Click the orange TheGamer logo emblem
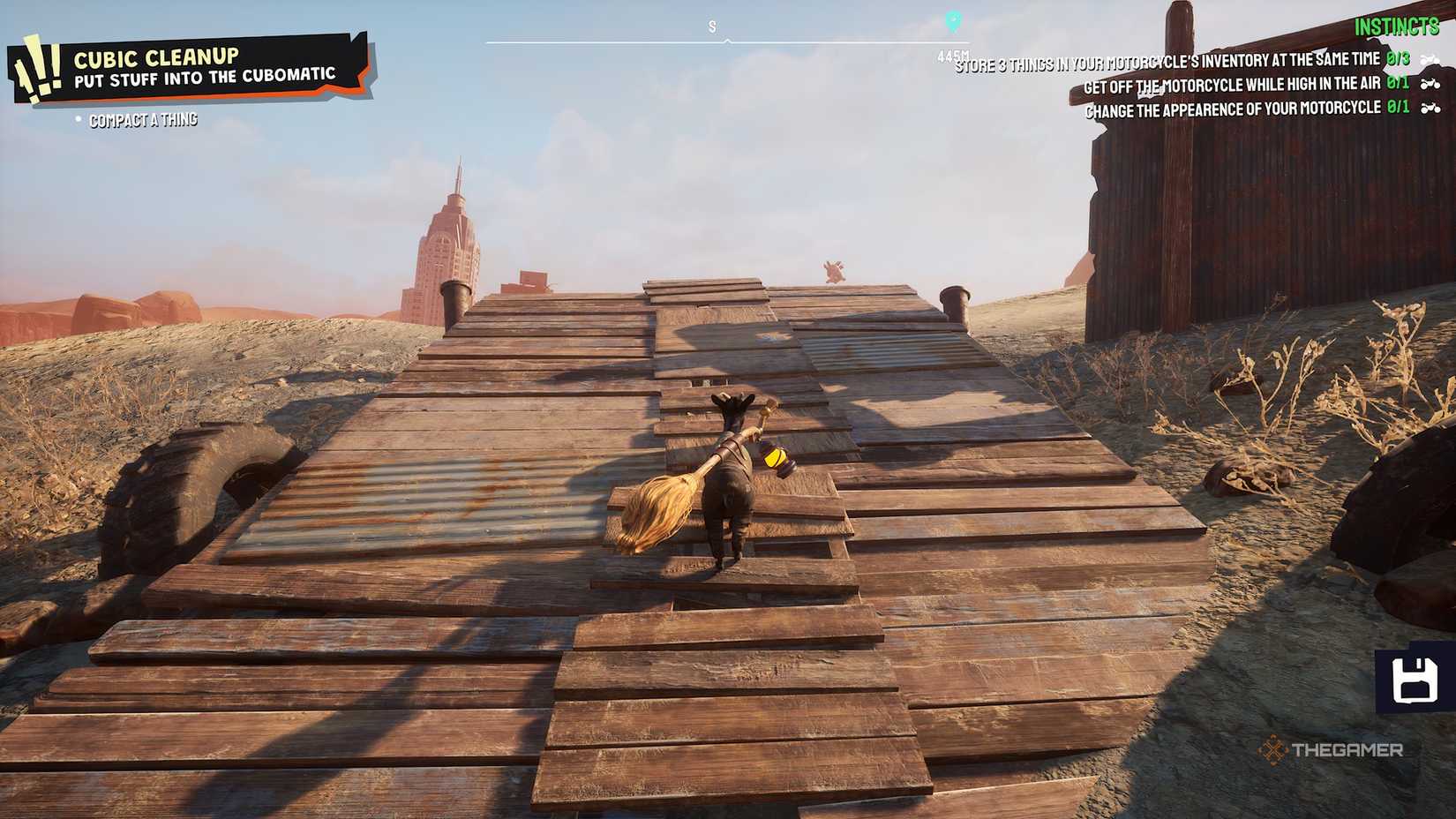 [1274, 752]
